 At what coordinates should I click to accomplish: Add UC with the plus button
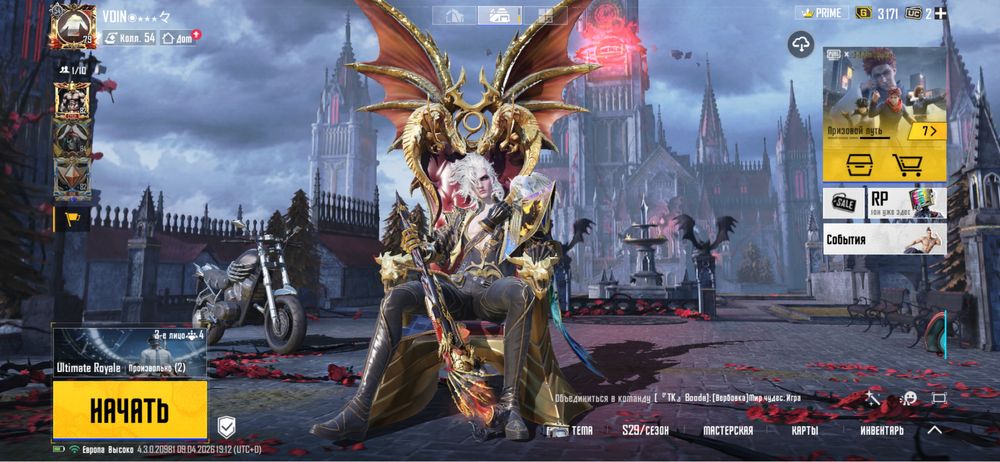[940, 13]
